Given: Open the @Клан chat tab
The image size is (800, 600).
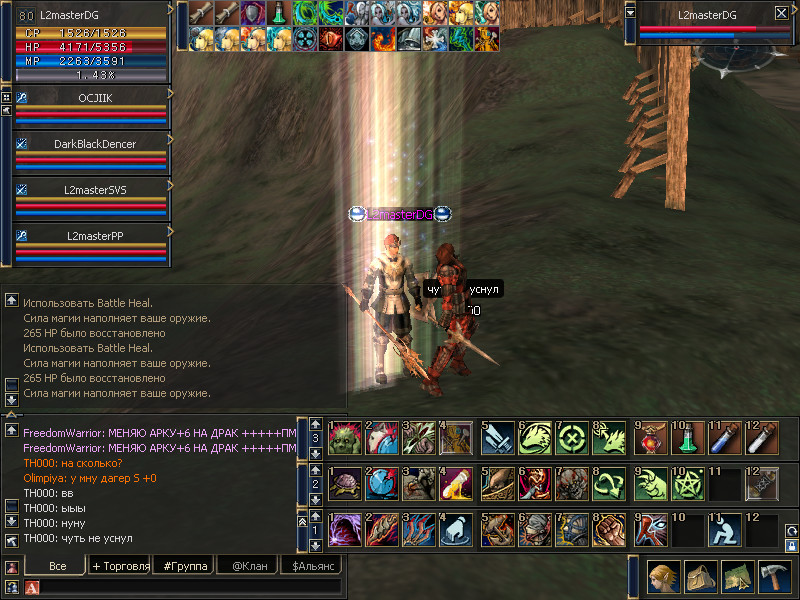Looking at the screenshot, I should pos(248,566).
